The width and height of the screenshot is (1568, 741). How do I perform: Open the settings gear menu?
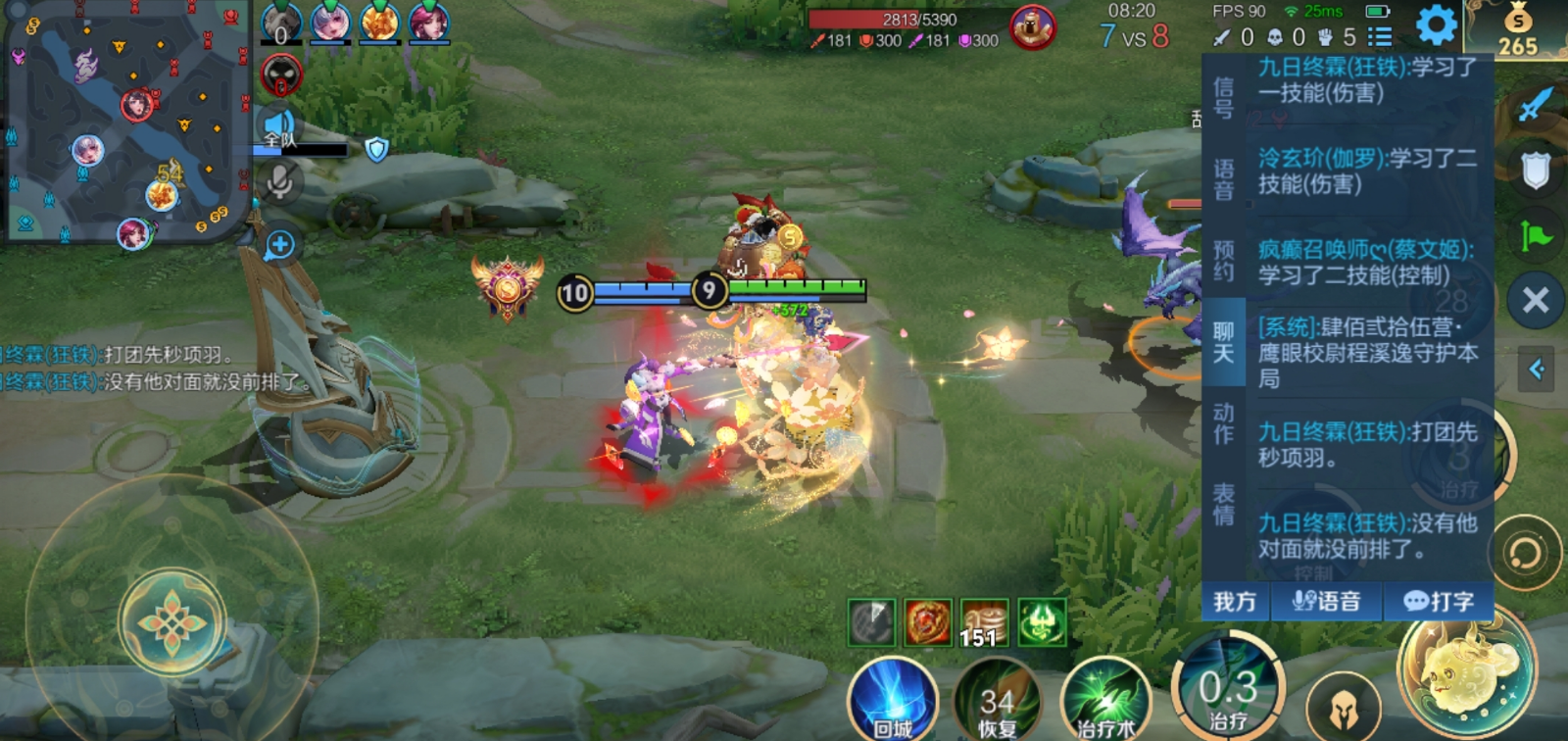1436,25
